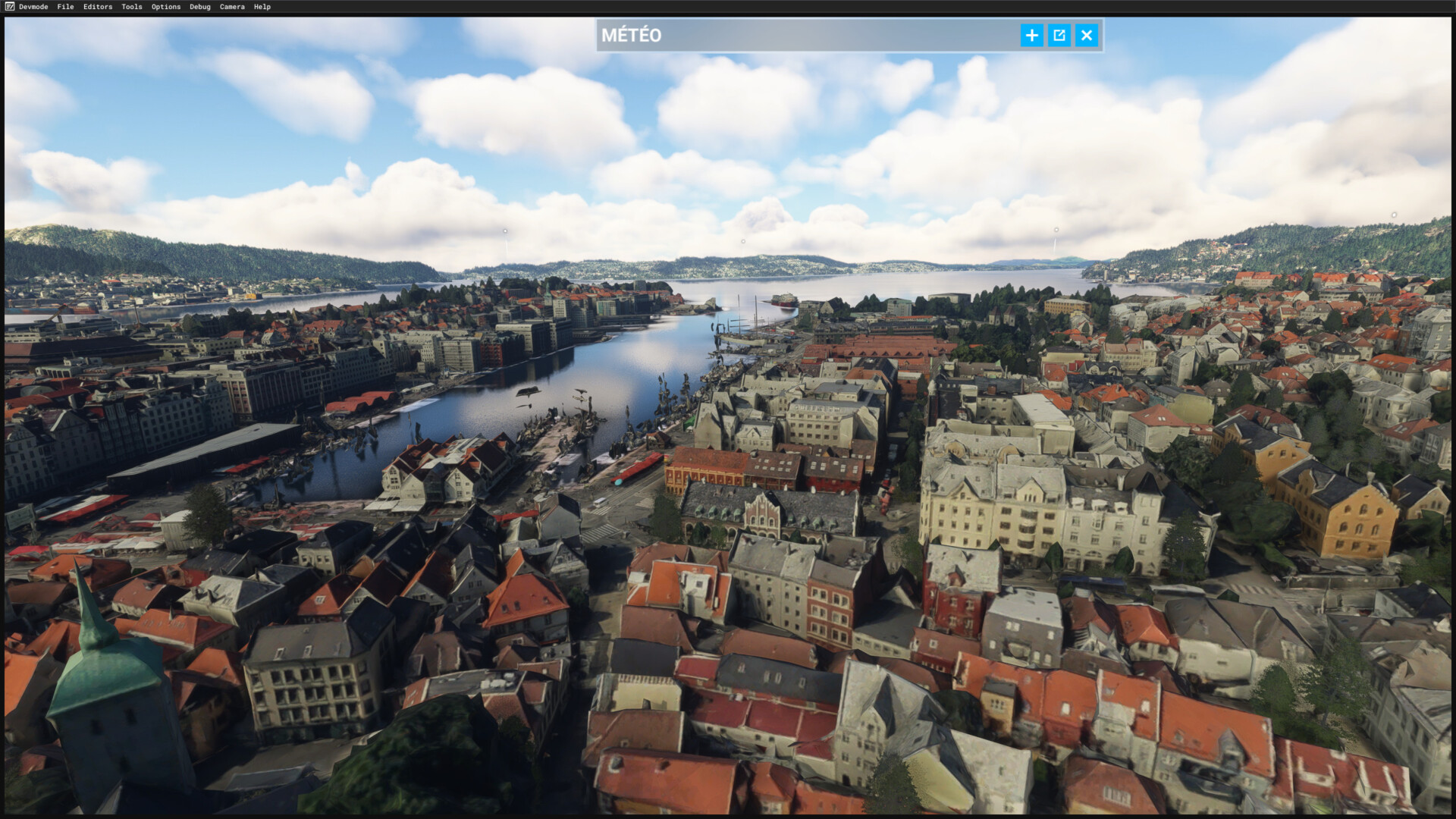Open the Options menu
Screen dimensions: 1456x819
(166, 7)
